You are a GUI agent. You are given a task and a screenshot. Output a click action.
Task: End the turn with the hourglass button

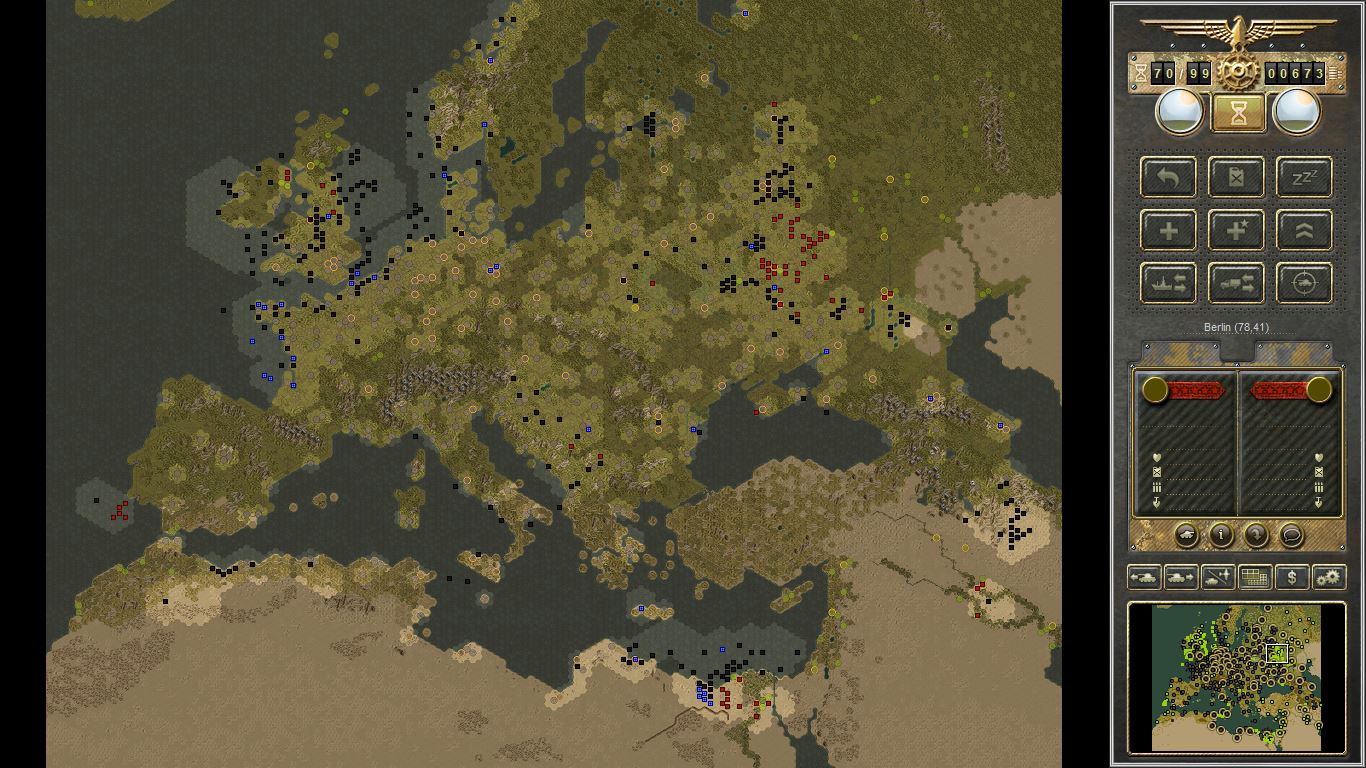tap(1237, 111)
